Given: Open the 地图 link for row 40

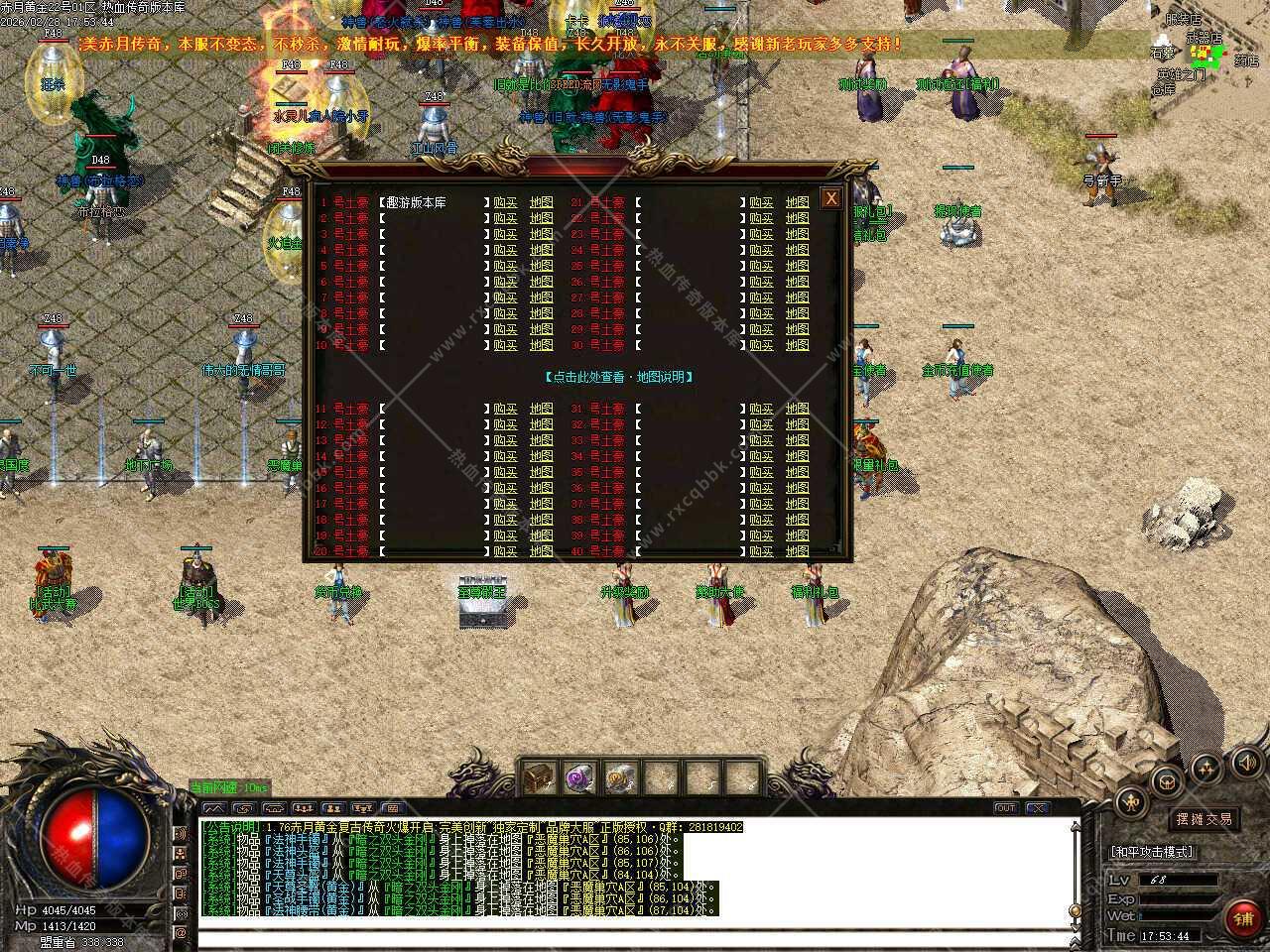Looking at the screenshot, I should (797, 551).
